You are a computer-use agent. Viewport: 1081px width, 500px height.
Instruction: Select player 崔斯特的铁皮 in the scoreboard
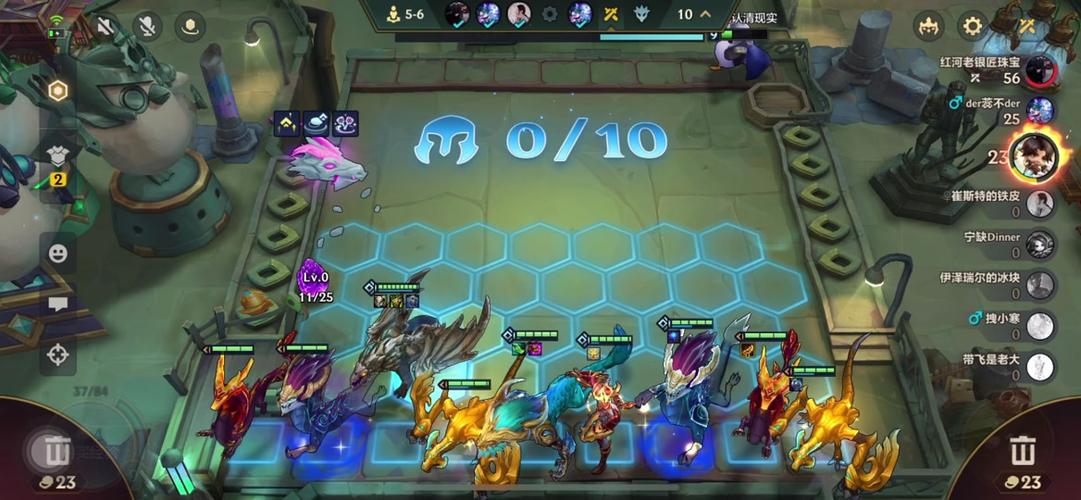[x=1040, y=203]
